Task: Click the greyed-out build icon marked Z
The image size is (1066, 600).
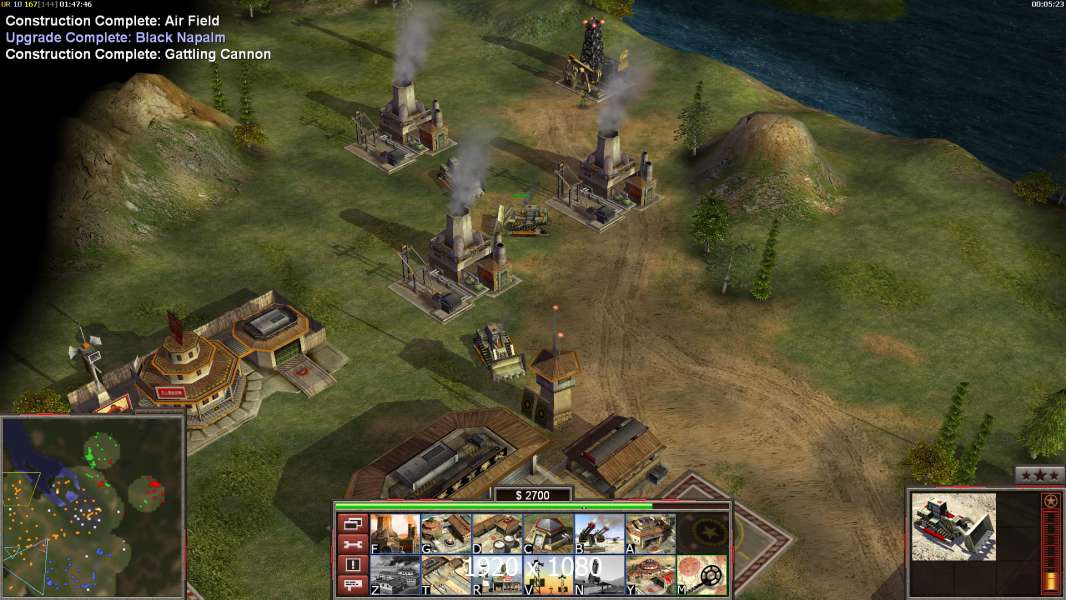Action: coord(394,575)
